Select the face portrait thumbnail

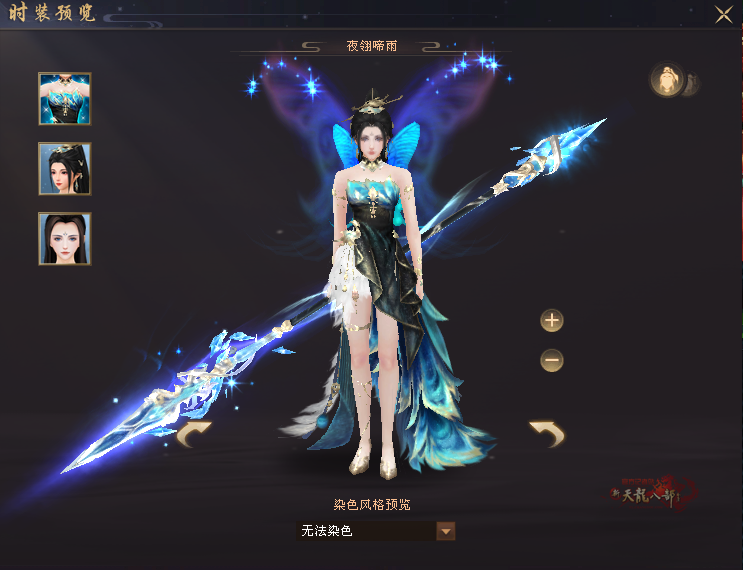[x=65, y=238]
